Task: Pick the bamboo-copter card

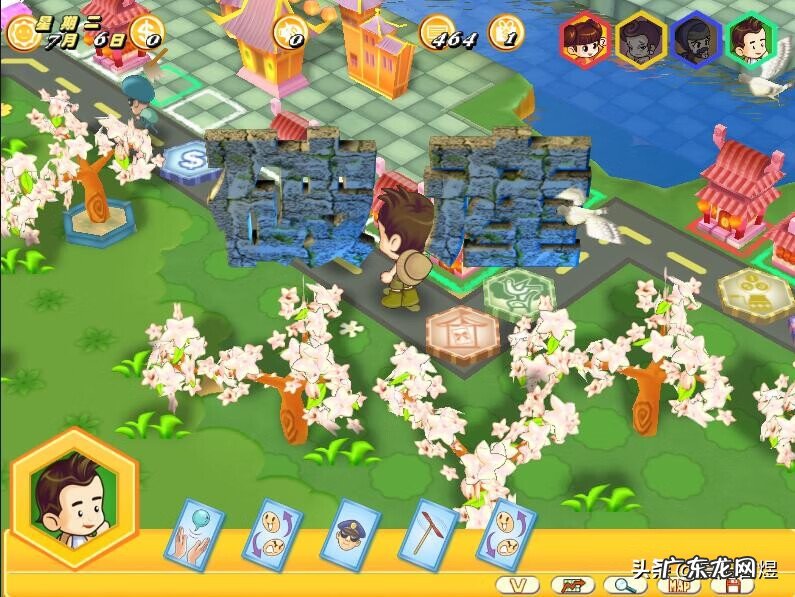Action: 428,533
